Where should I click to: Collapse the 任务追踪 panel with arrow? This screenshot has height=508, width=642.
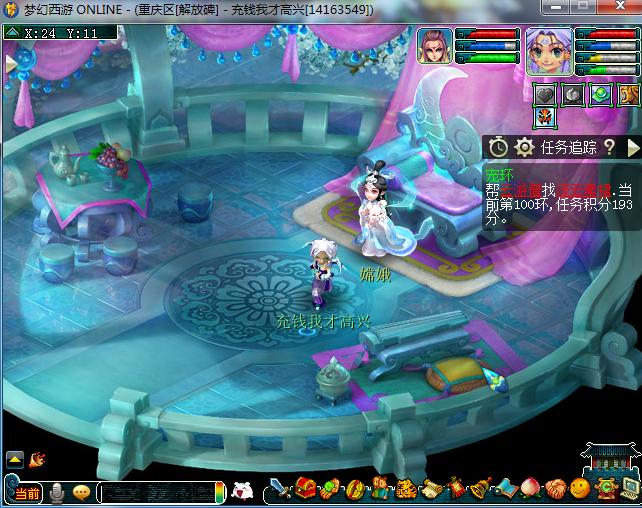coord(632,147)
